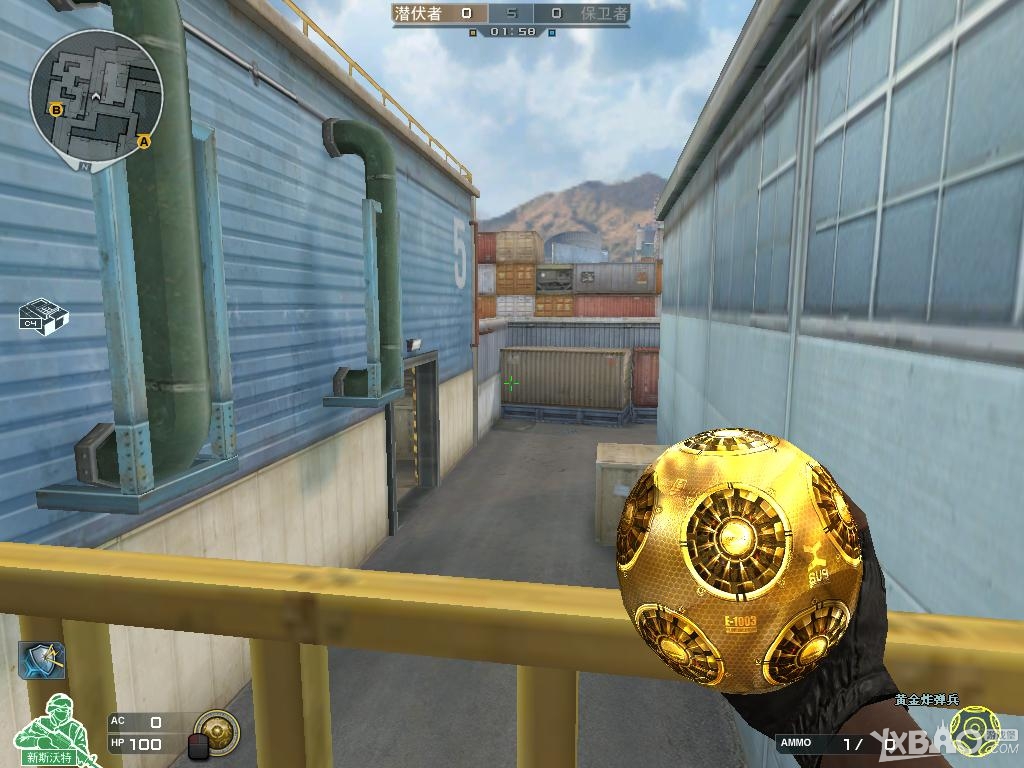Select bomb site B marker on minimap
This screenshot has width=1024, height=768.
coord(56,109)
